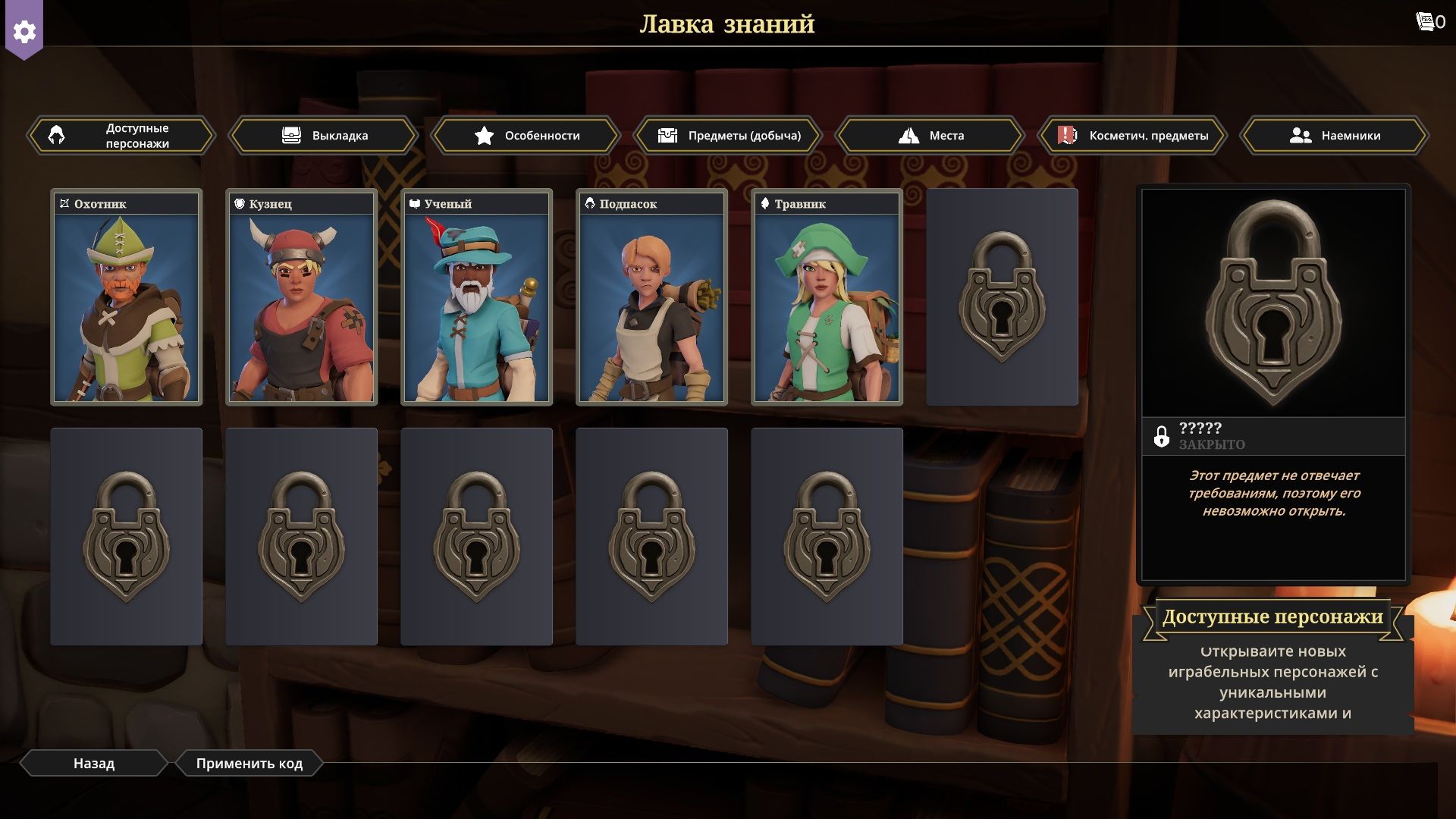Select the Охотник character card
Image resolution: width=1456 pixels, height=819 pixels.
pyautogui.click(x=127, y=297)
